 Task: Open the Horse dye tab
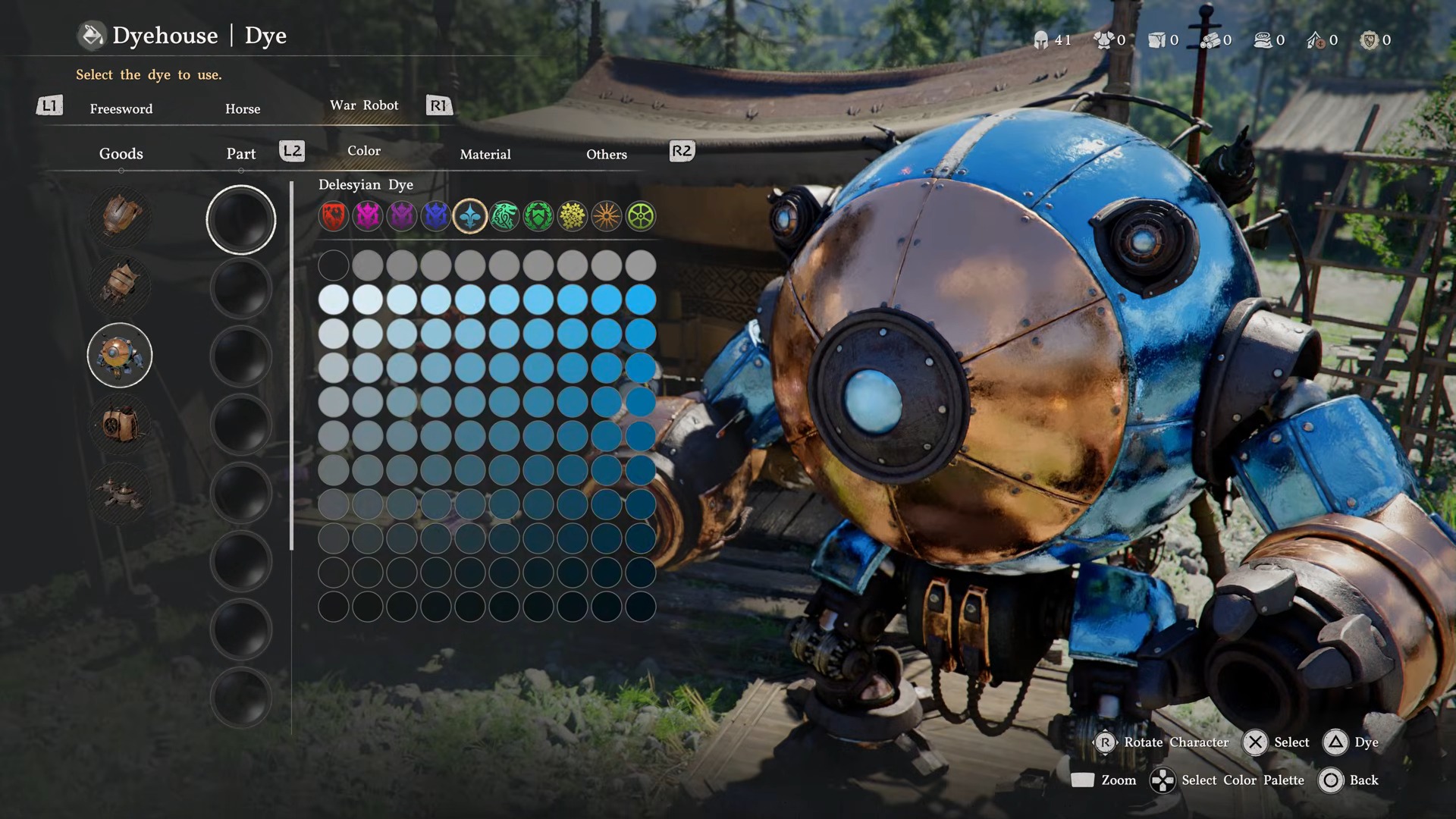click(242, 108)
